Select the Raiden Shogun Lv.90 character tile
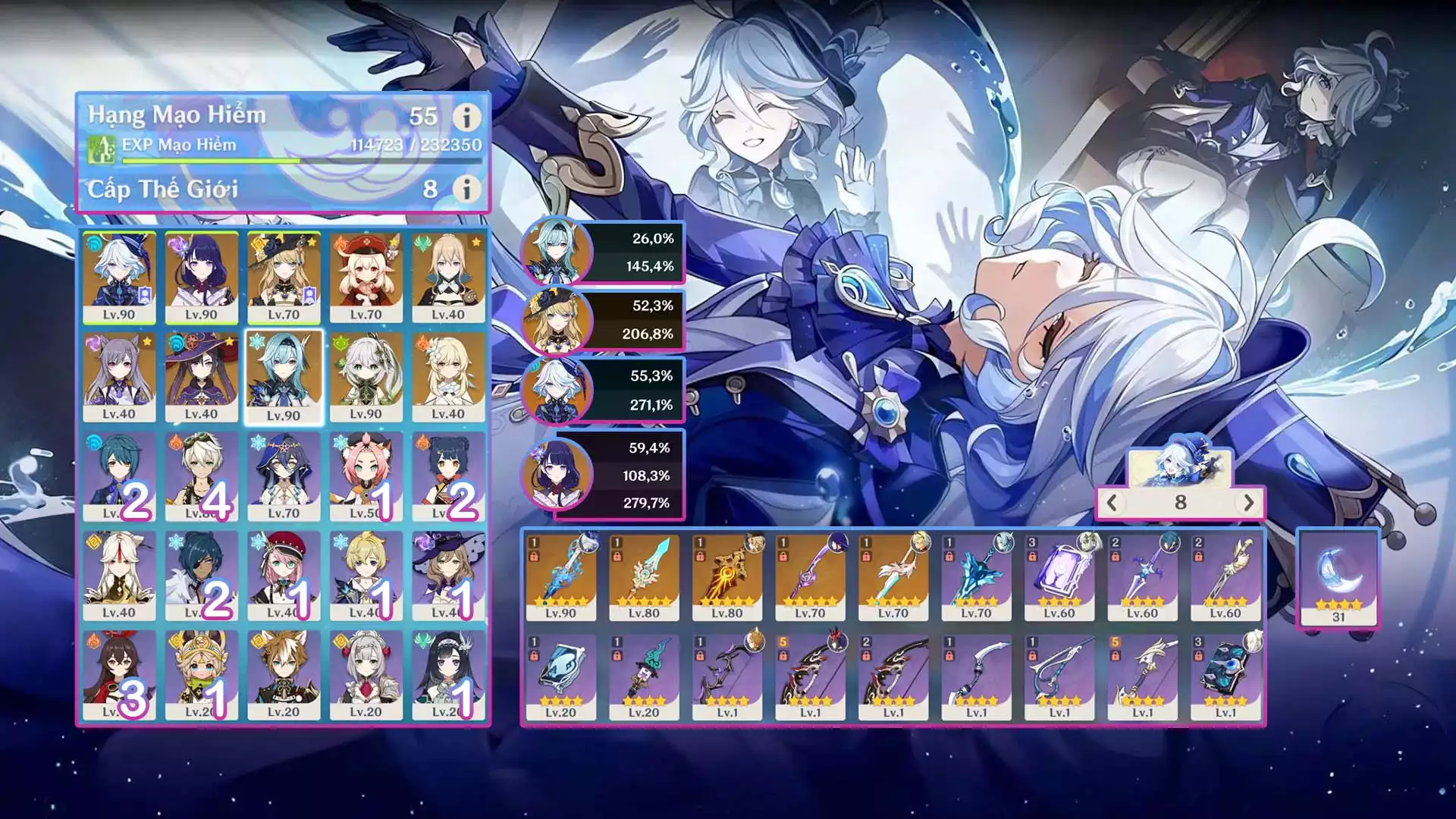 (x=201, y=278)
